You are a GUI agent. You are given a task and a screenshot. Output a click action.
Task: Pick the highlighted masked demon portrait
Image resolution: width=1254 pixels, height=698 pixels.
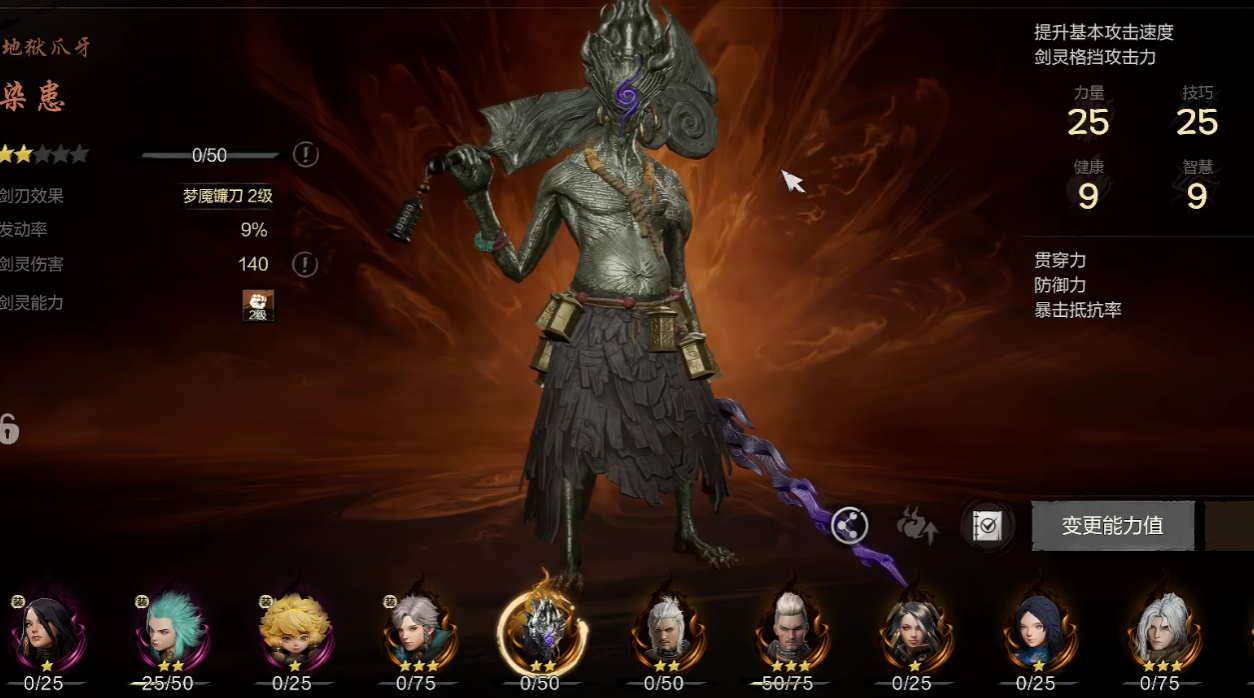point(542,630)
